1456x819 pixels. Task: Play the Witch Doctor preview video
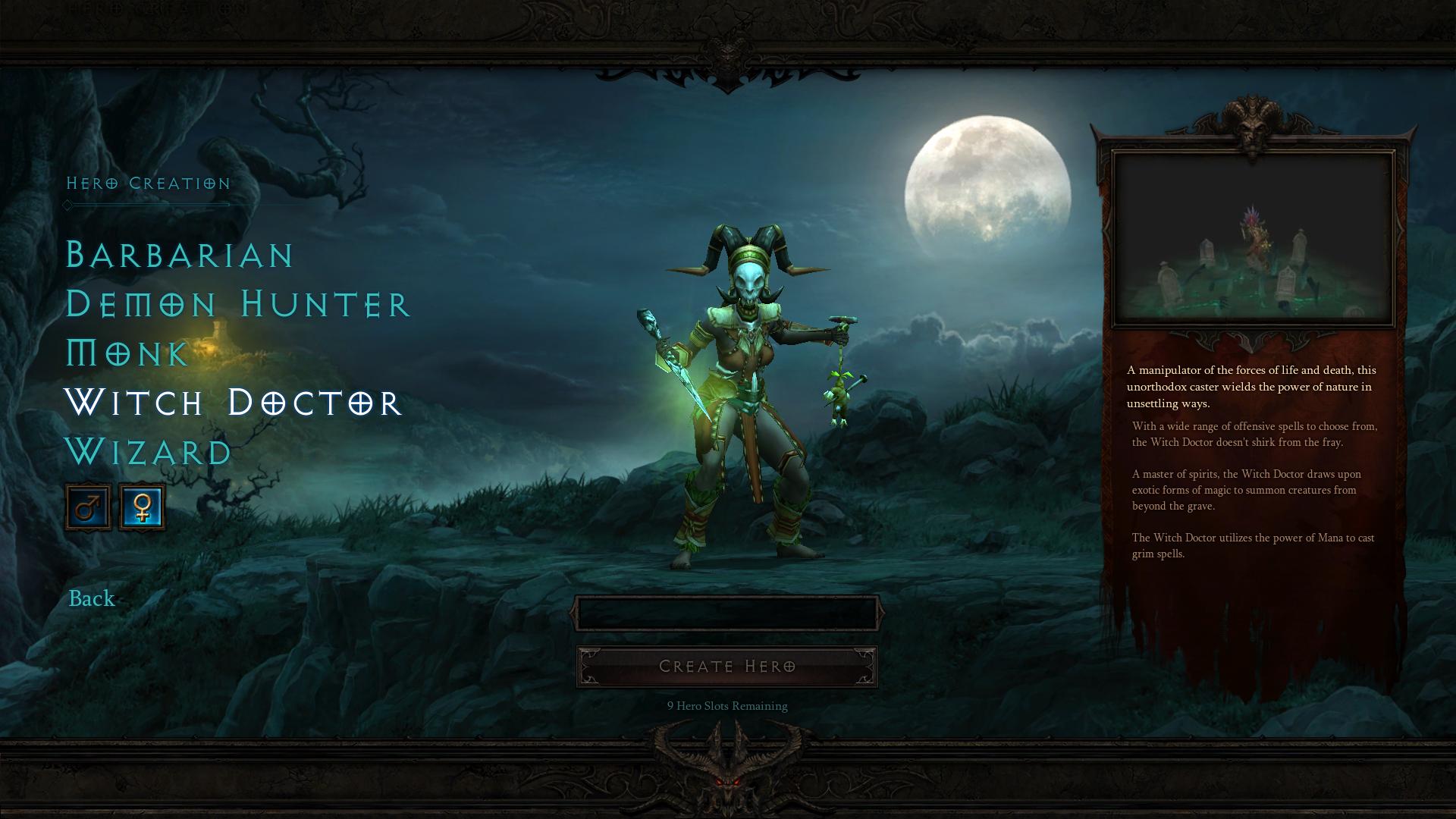[x=1253, y=239]
